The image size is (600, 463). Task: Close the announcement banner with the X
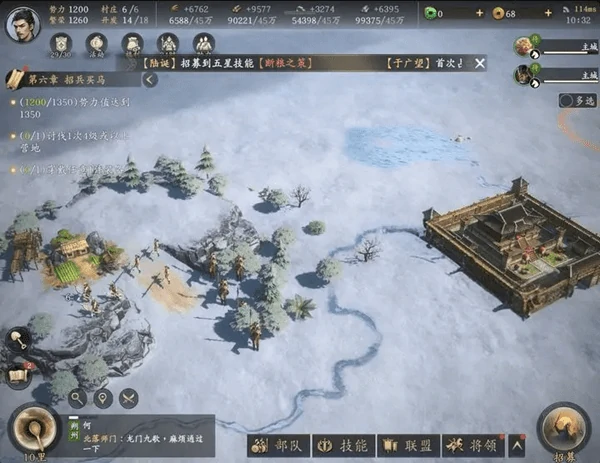(x=480, y=63)
